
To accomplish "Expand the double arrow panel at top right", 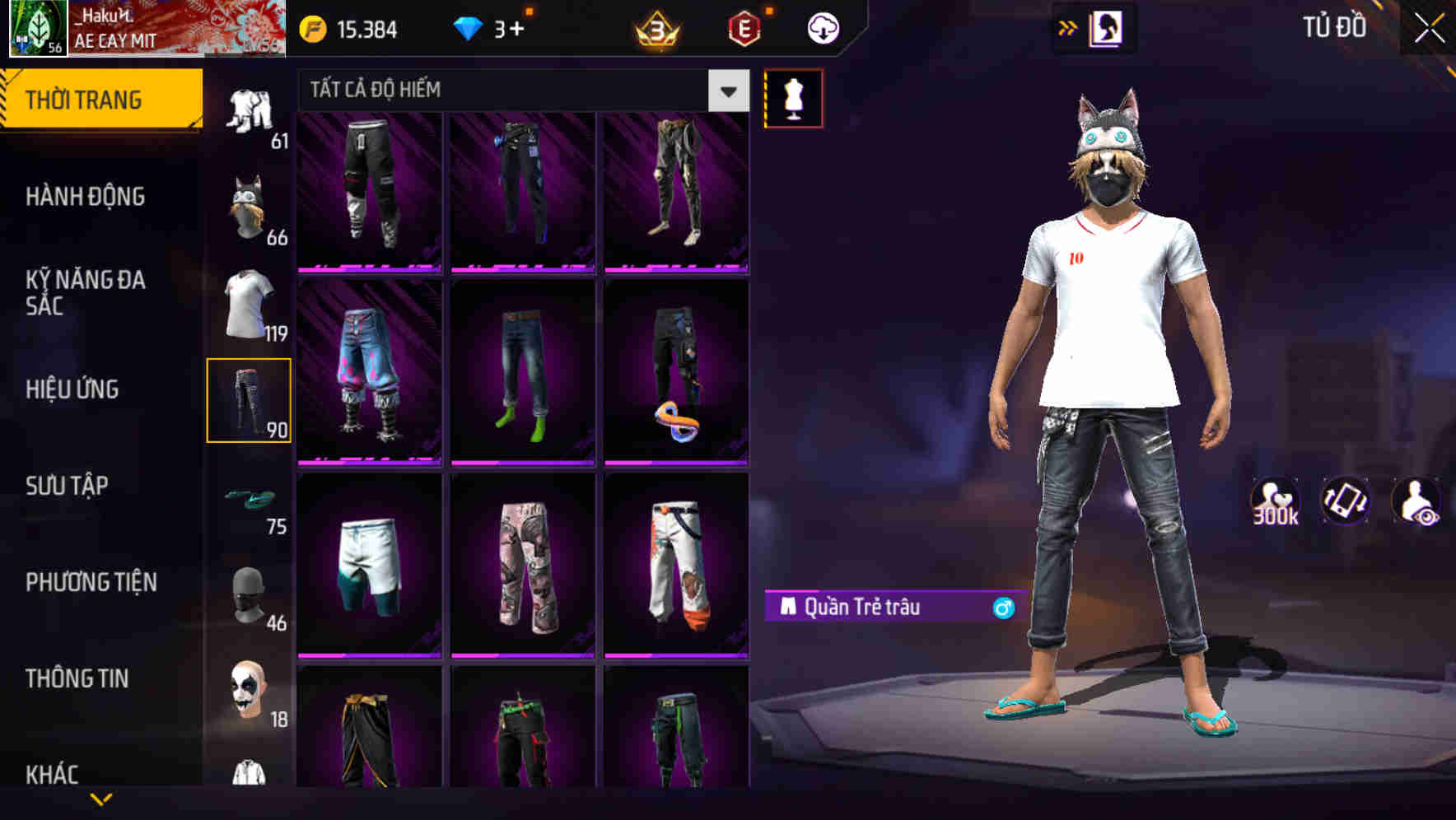I will click(1068, 26).
